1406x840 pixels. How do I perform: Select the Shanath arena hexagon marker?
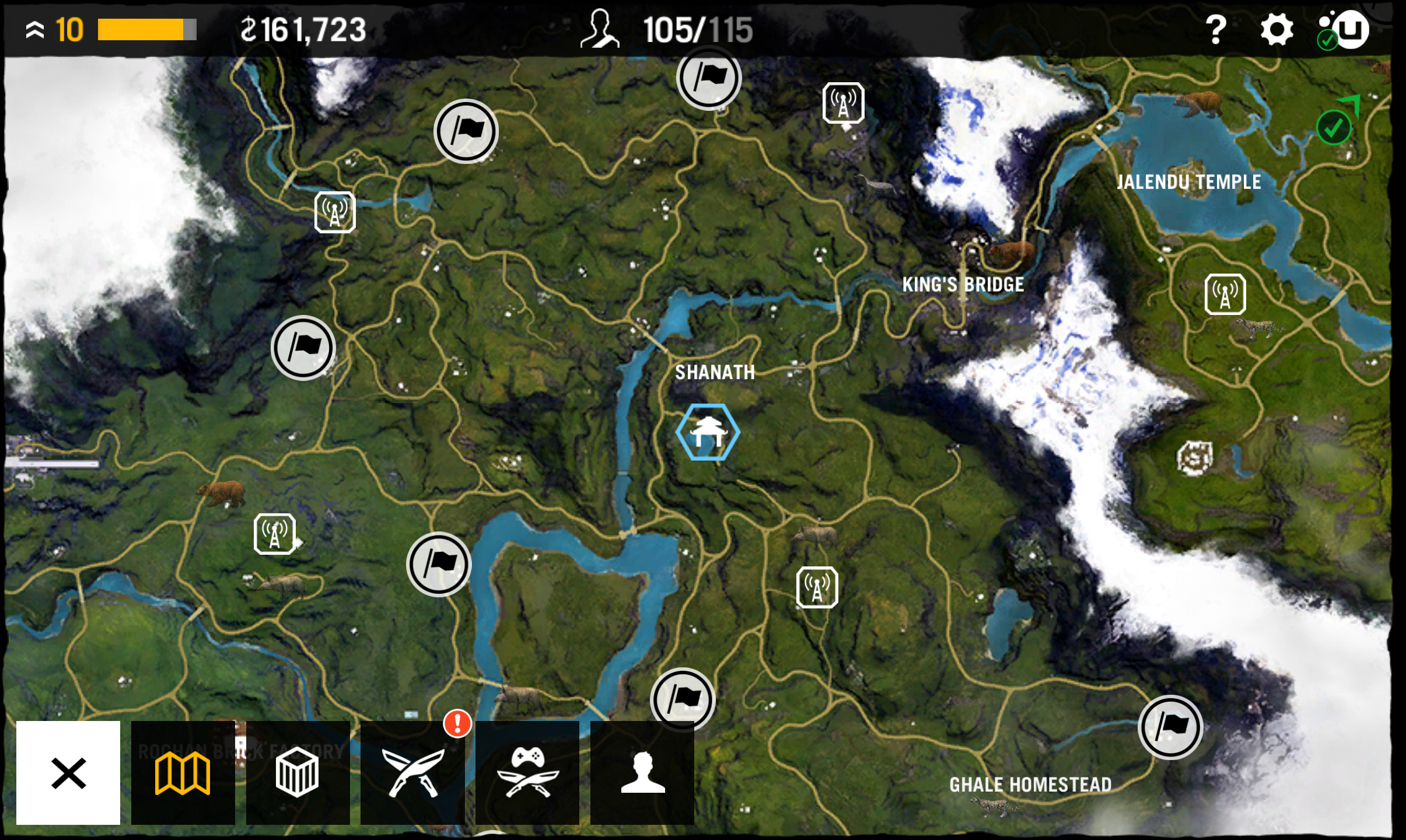point(708,432)
